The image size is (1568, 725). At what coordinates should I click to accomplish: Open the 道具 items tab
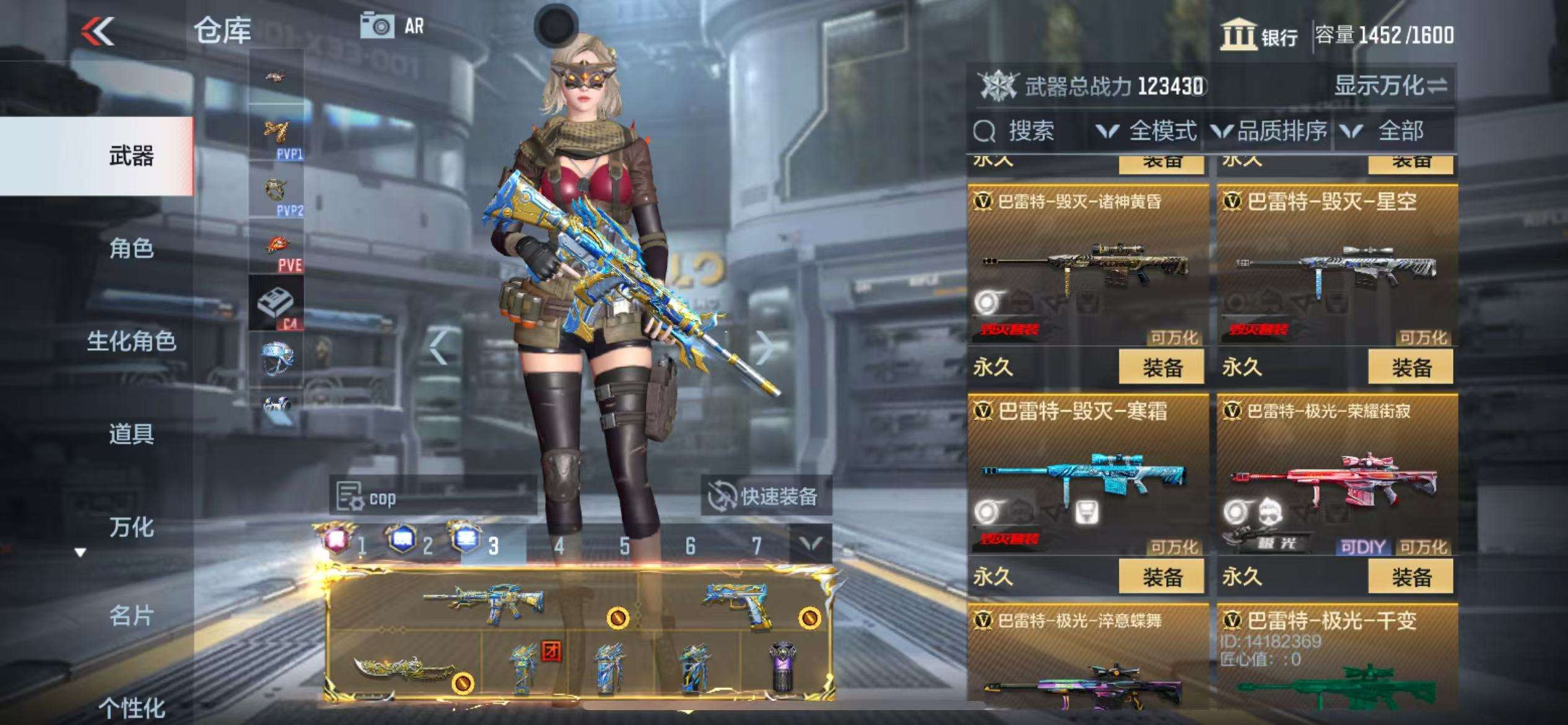pos(131,434)
